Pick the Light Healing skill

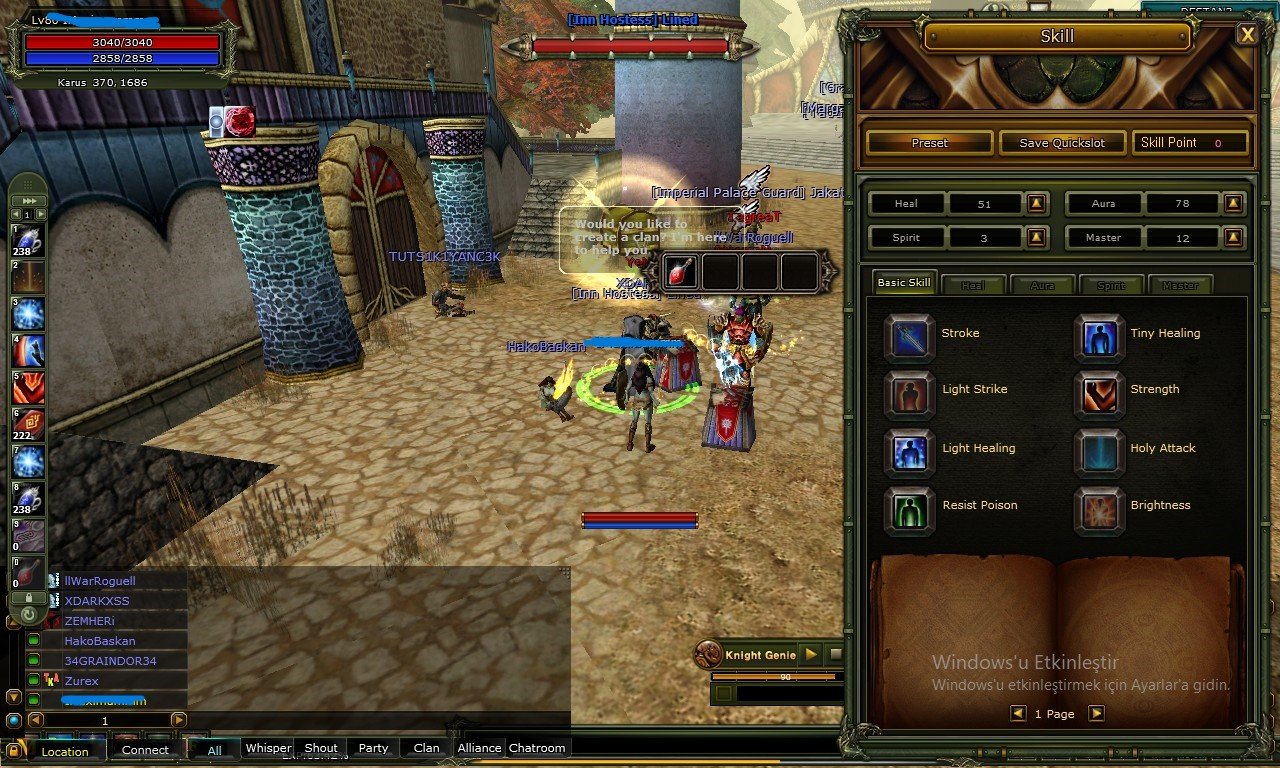(x=909, y=452)
